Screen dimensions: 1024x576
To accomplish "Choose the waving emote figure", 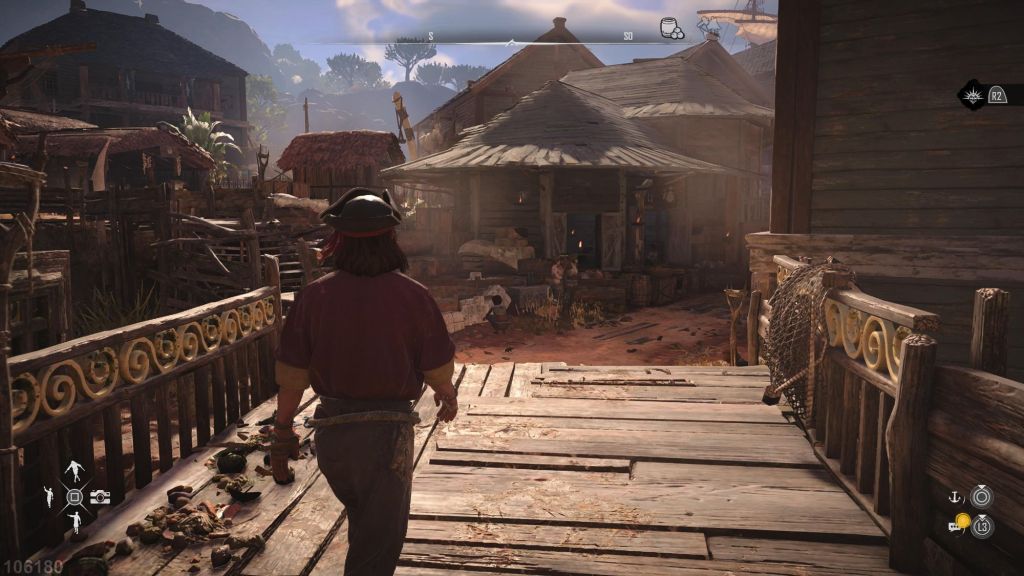I will pyautogui.click(x=48, y=496).
